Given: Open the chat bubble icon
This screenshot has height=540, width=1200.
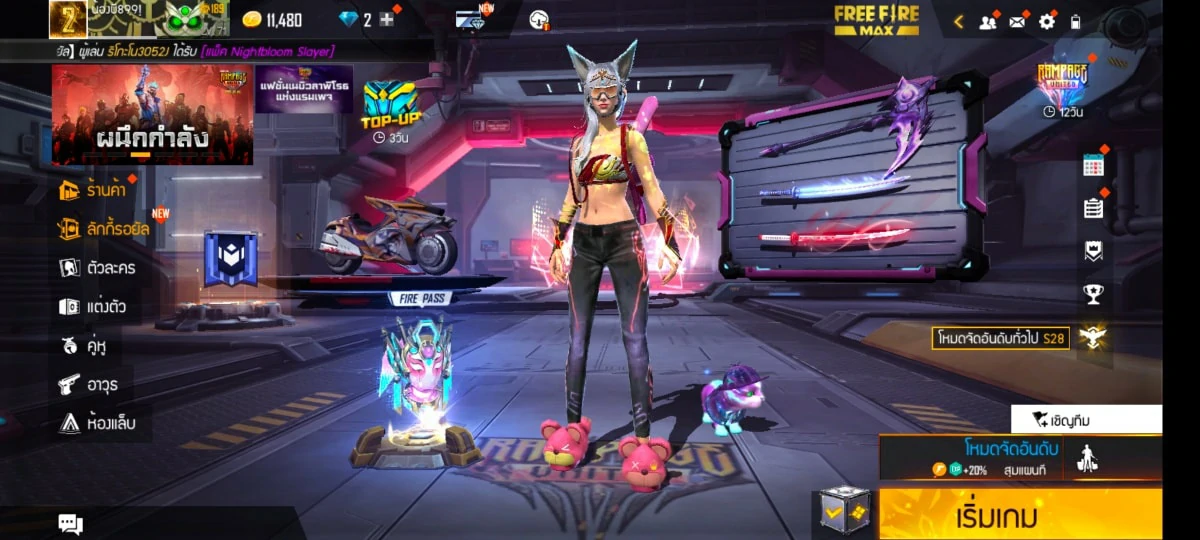Looking at the screenshot, I should (x=70, y=523).
